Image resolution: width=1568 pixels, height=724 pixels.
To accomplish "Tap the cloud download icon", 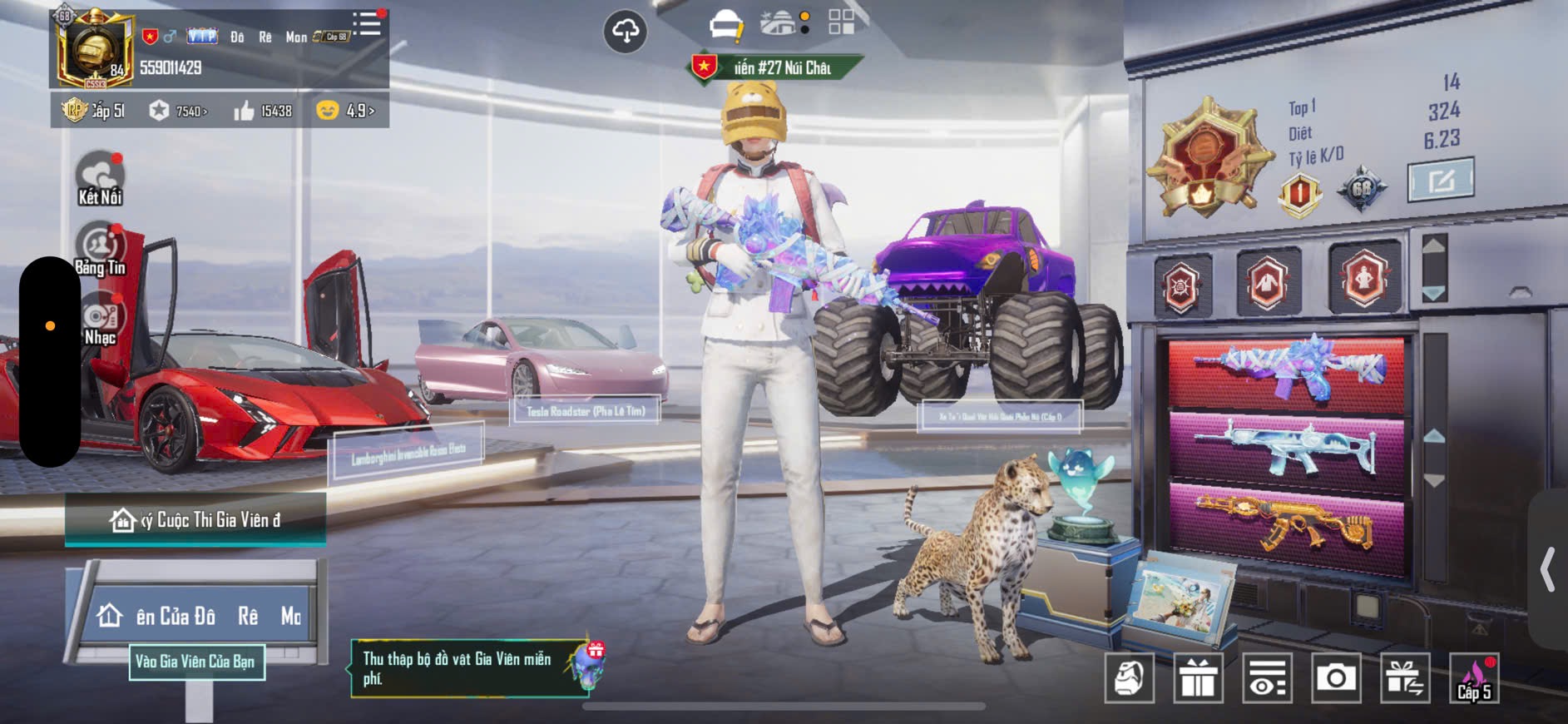I will coord(625,32).
